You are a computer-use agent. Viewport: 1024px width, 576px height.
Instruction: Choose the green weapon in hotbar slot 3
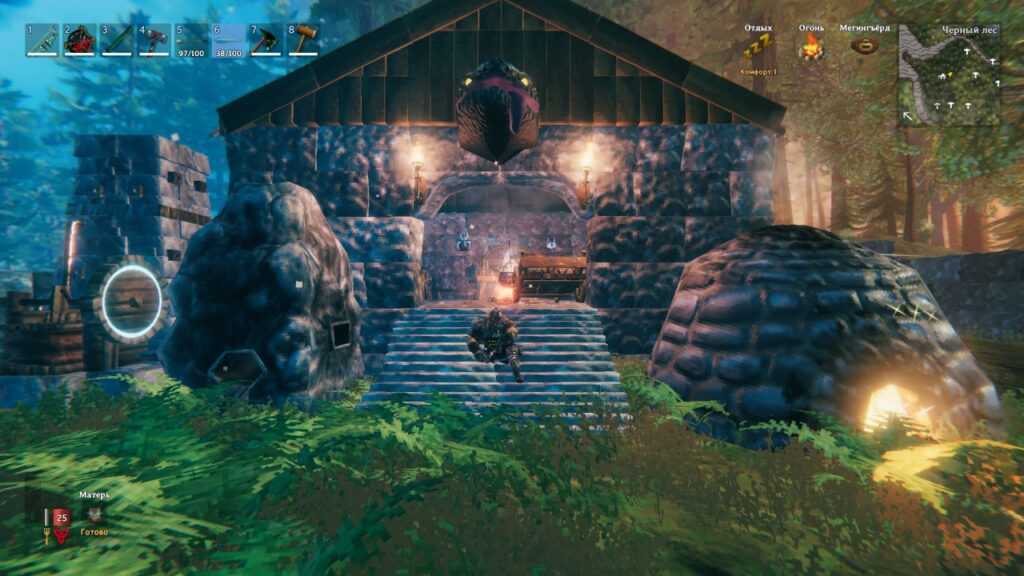pyautogui.click(x=116, y=40)
